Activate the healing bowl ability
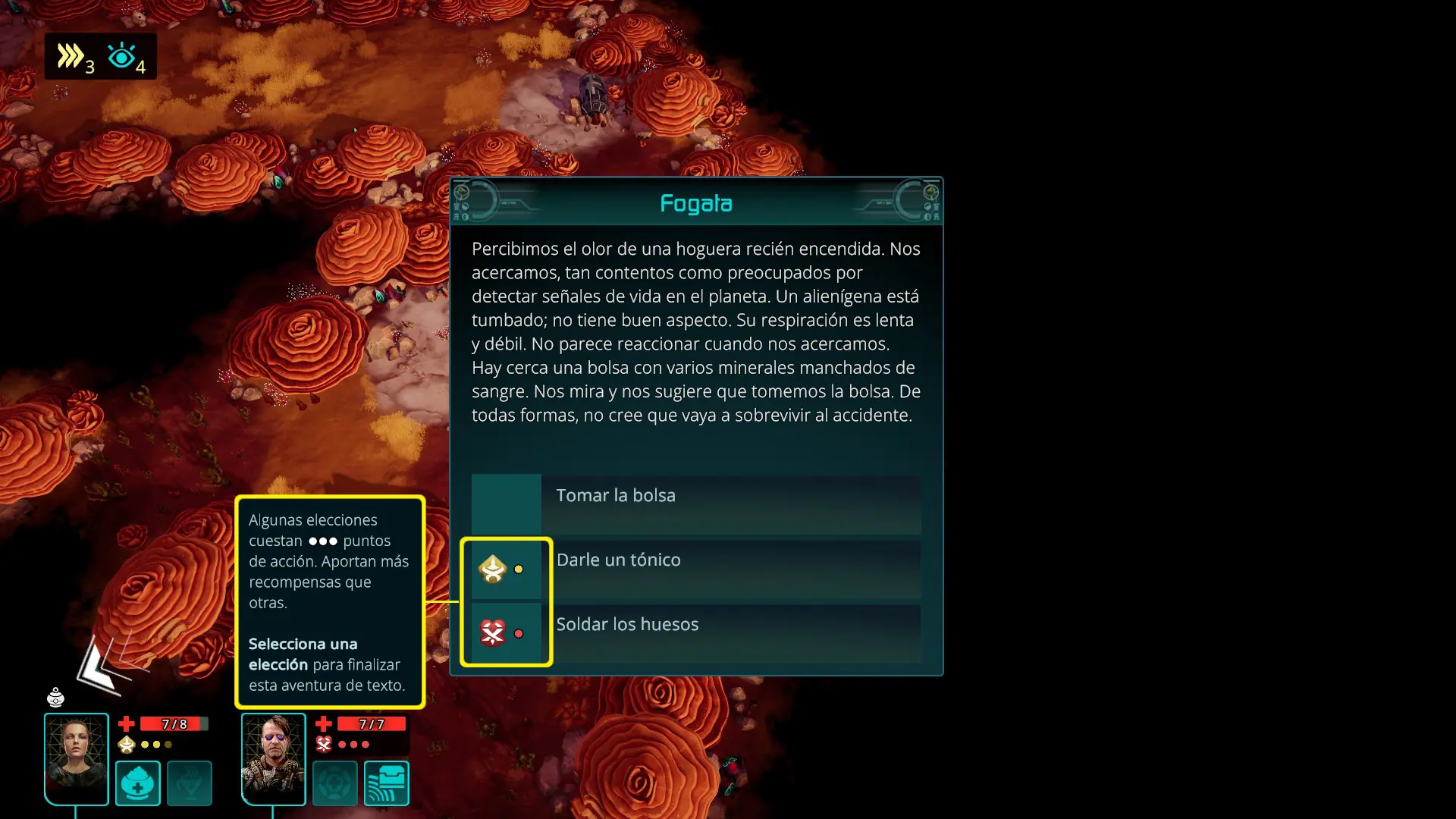The height and width of the screenshot is (819, 1456). click(138, 783)
